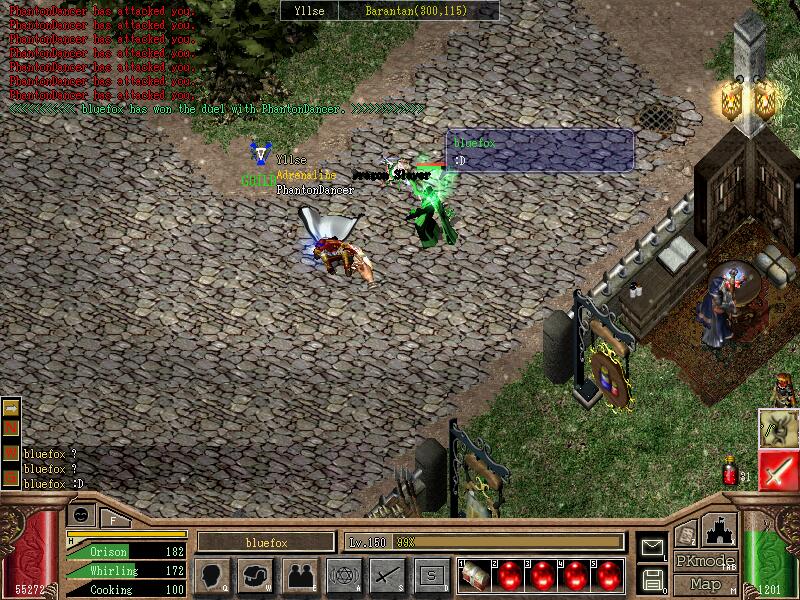
Task: Use the red potion in slot 2
Action: tap(510, 575)
